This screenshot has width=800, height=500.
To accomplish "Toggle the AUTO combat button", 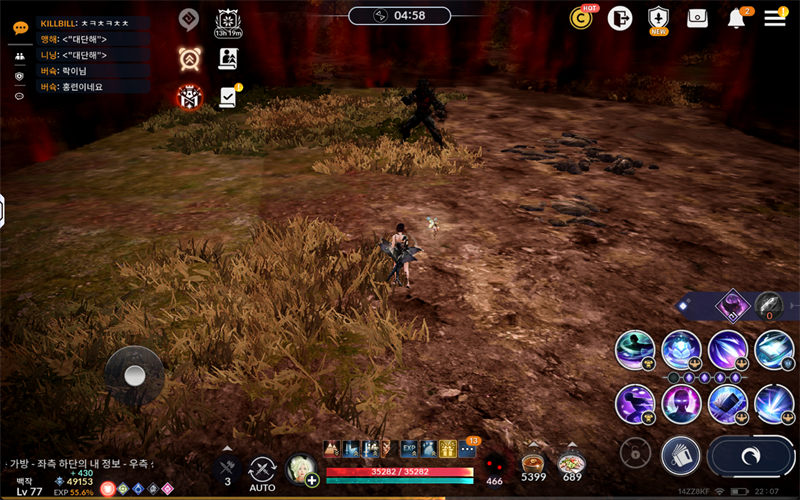I will (x=262, y=471).
